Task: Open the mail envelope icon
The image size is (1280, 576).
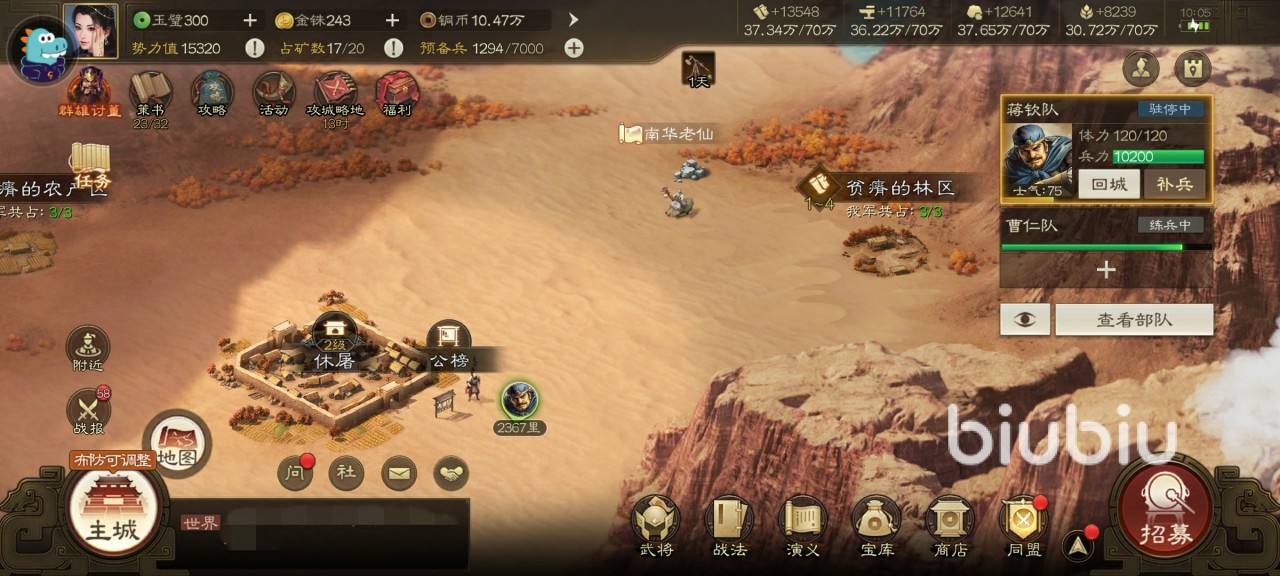Action: [399, 473]
